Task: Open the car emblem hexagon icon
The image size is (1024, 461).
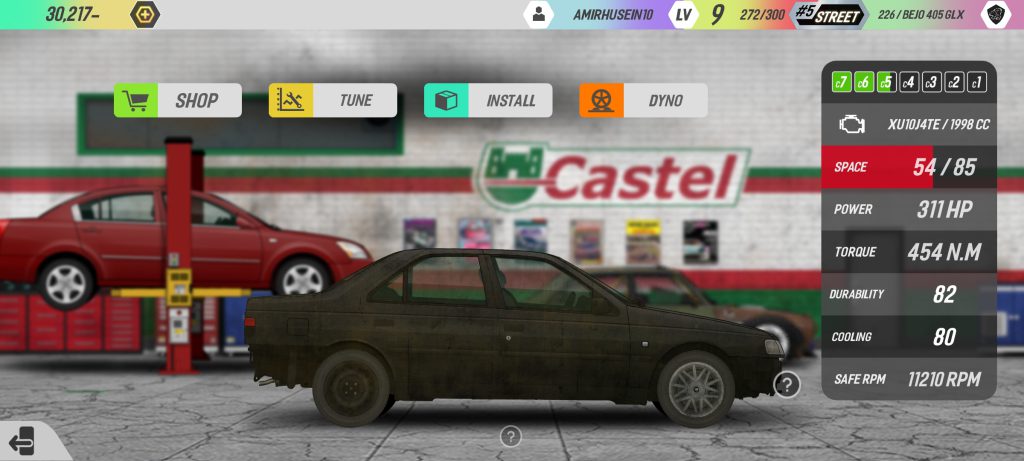Action: [995, 14]
